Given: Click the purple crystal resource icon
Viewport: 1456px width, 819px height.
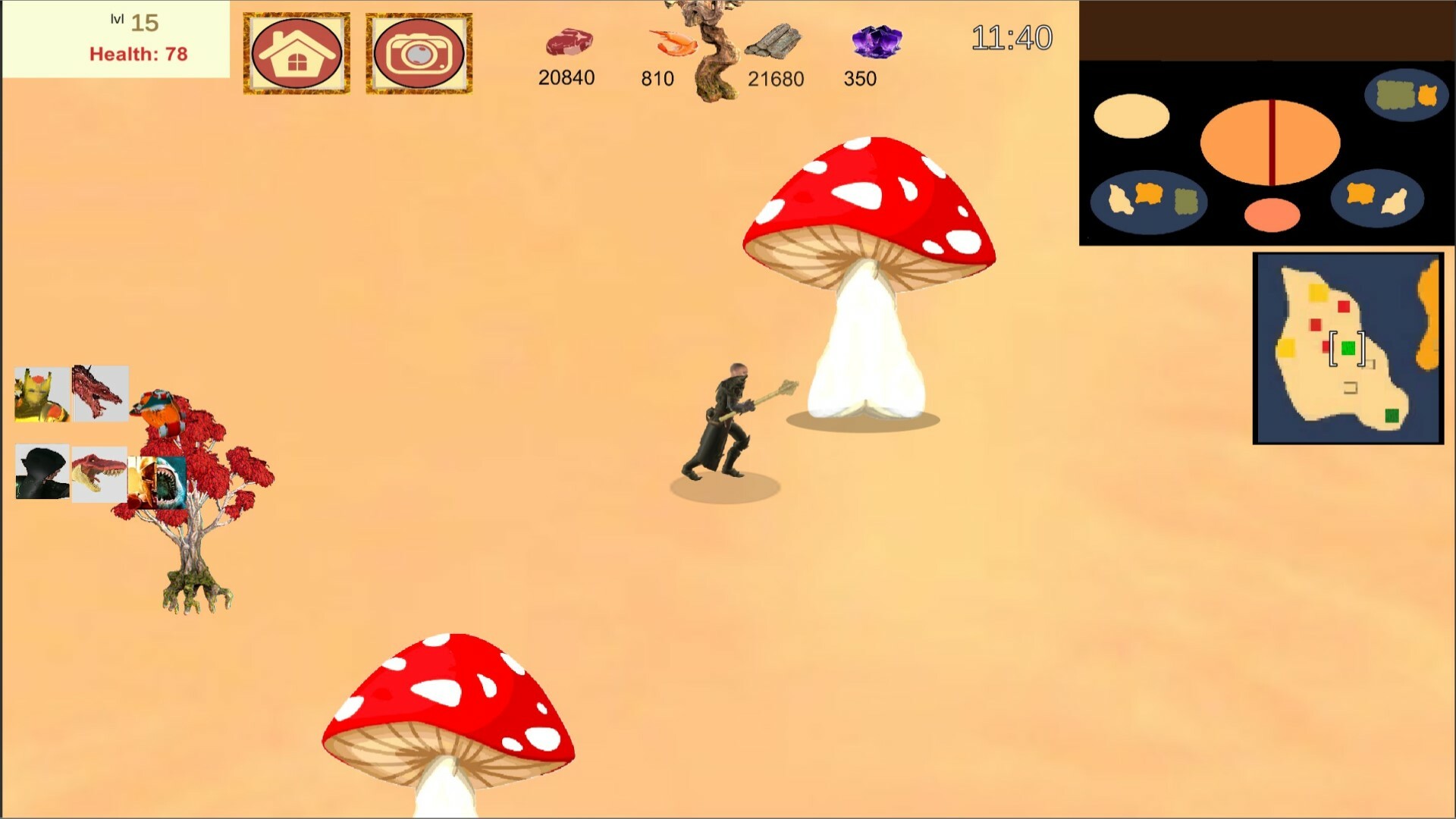Looking at the screenshot, I should (876, 43).
